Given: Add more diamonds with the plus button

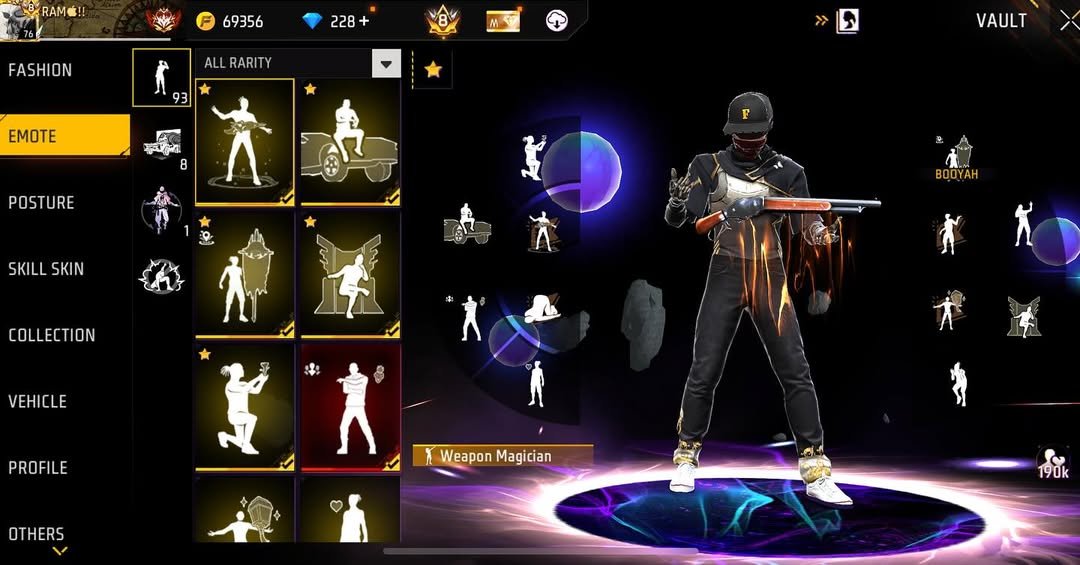Looking at the screenshot, I should pos(363,21).
